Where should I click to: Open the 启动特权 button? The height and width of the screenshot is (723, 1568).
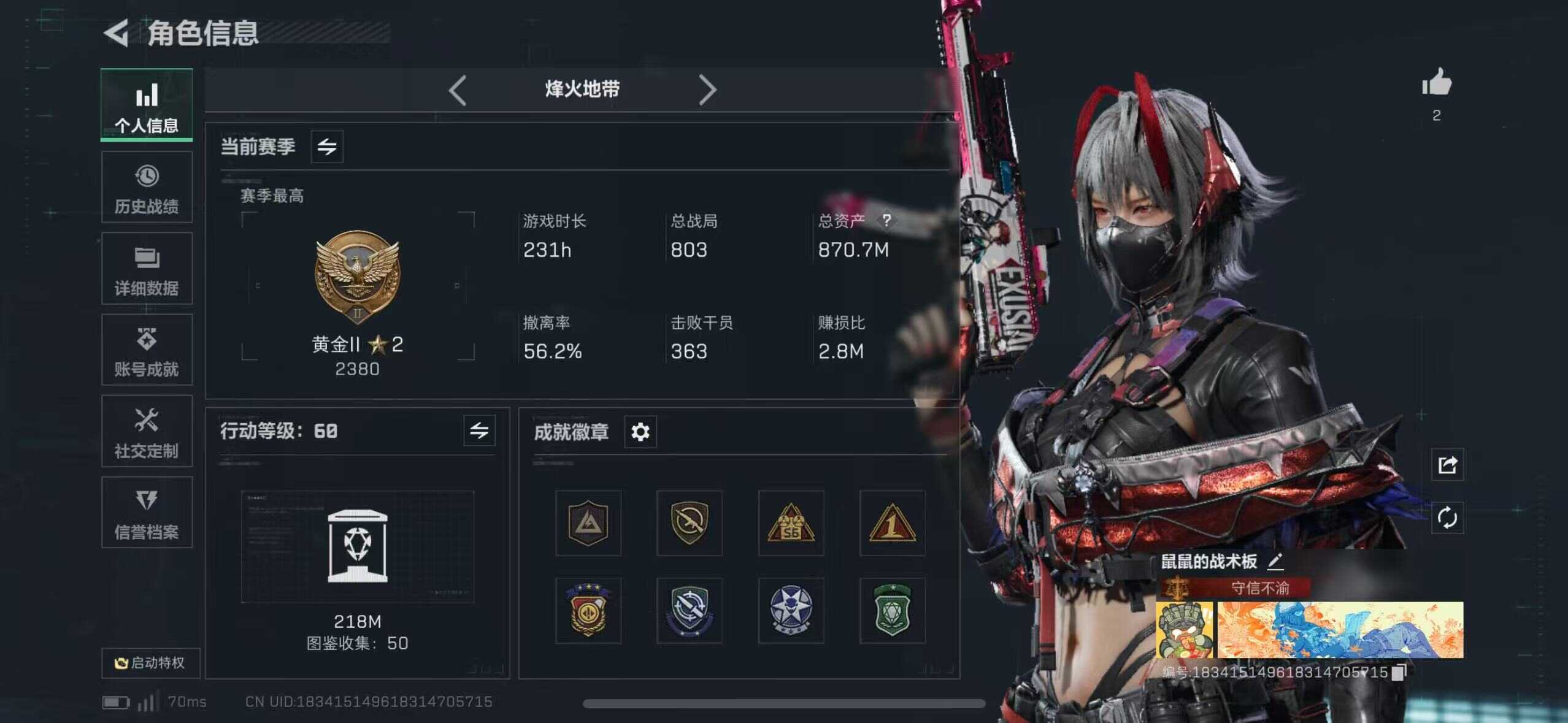click(150, 663)
